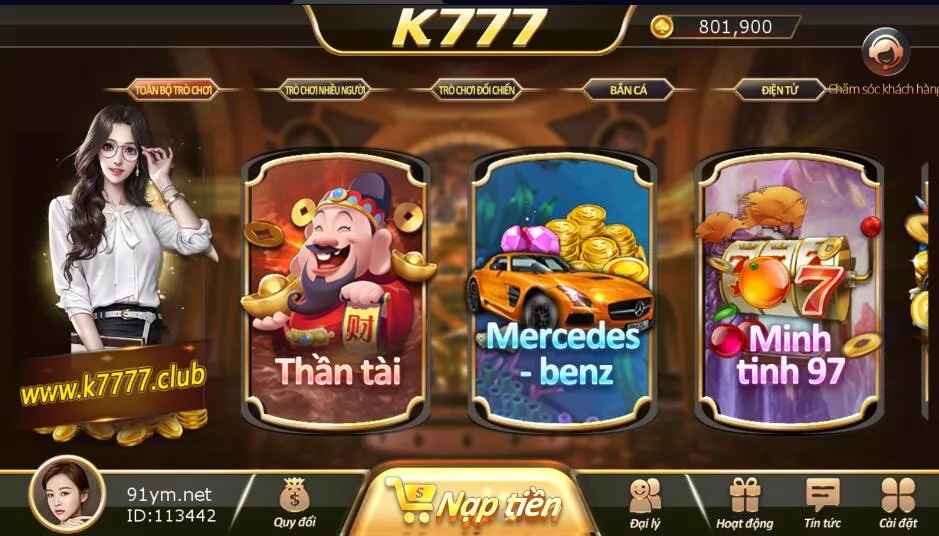This screenshot has height=536, width=939.
Task: Contact Chăm sóc khách hàng support
Action: tap(886, 55)
